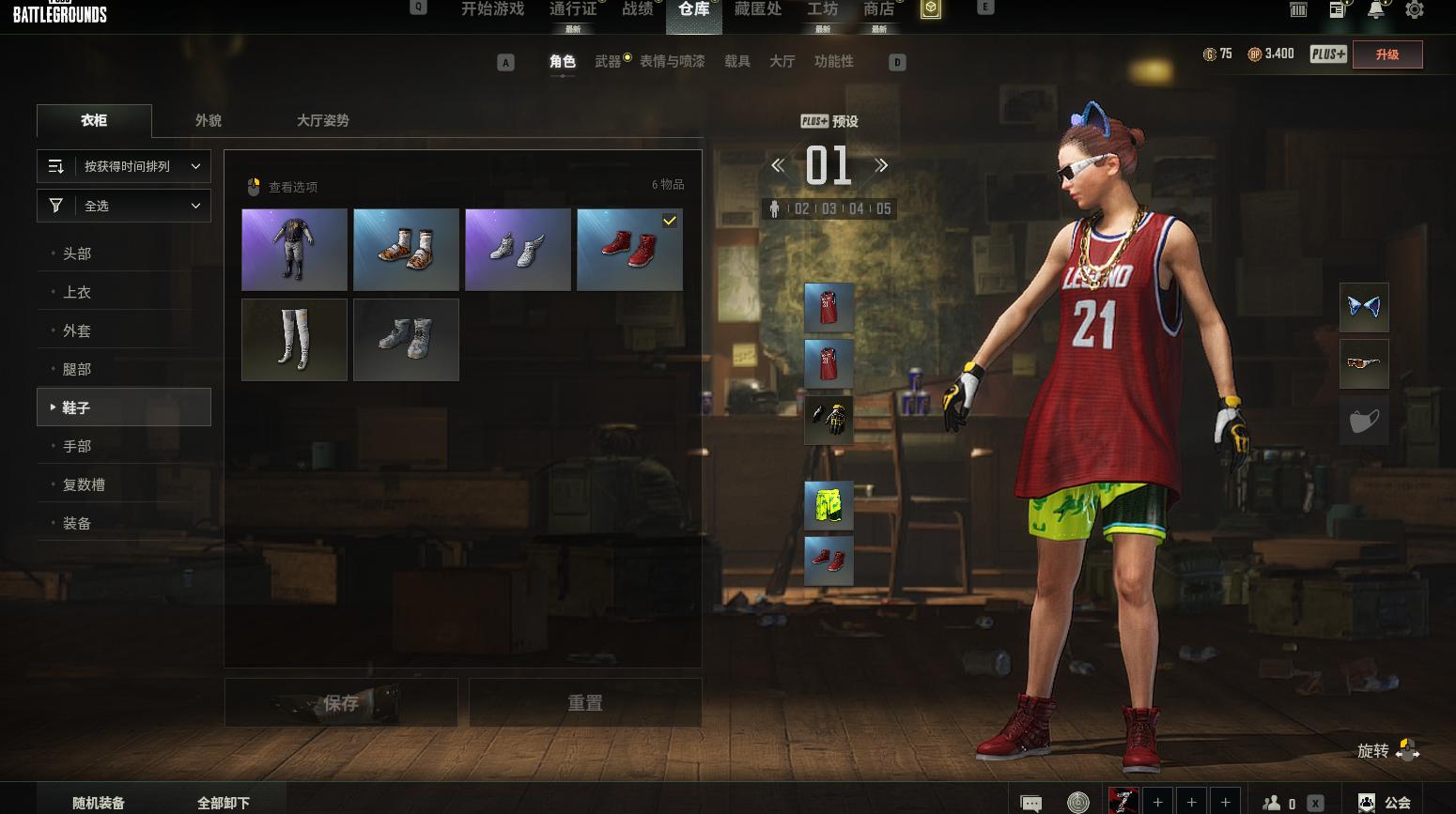Select the white thigh-high boots item
Viewport: 1456px width, 814px height.
click(294, 340)
